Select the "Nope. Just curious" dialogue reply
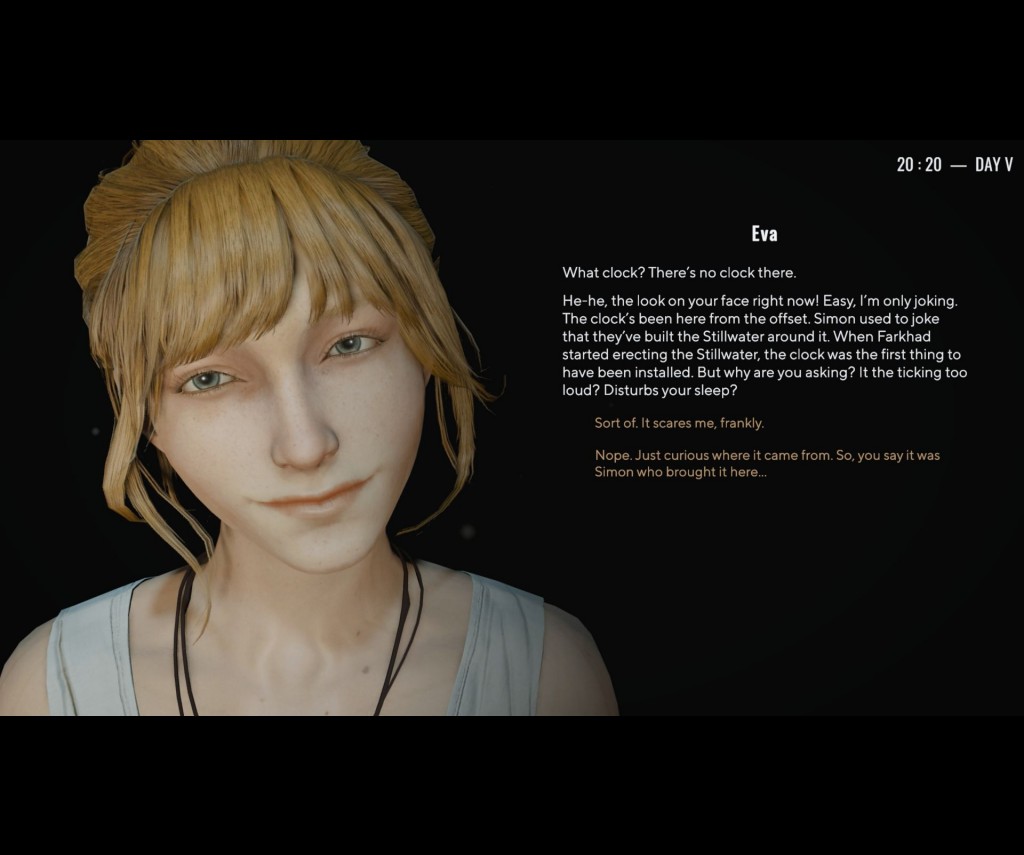The image size is (1024, 855). 767,463
